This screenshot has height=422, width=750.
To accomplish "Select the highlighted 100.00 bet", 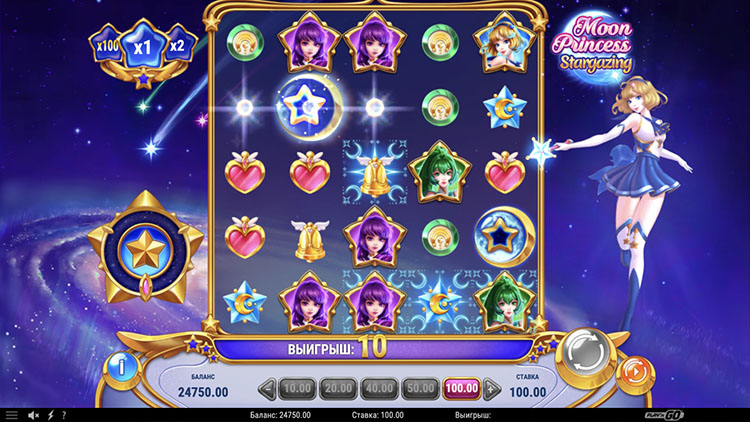I will [461, 386].
